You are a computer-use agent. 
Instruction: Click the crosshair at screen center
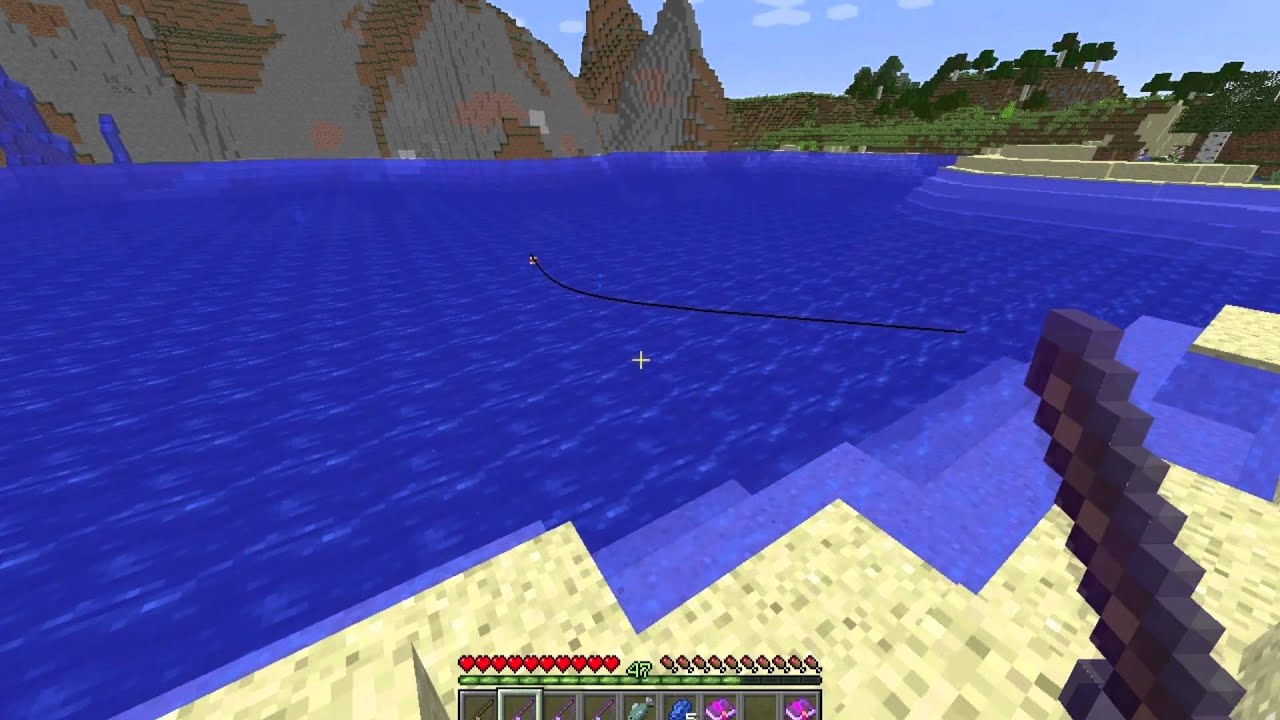pos(640,360)
